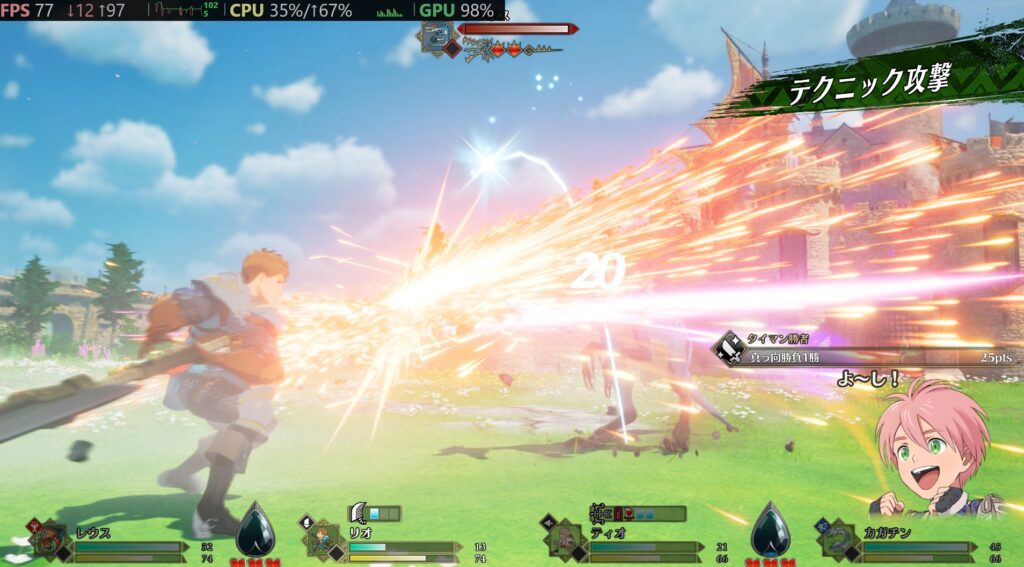Pick カガチン's monster portrait
This screenshot has width=1024, height=567.
click(838, 541)
